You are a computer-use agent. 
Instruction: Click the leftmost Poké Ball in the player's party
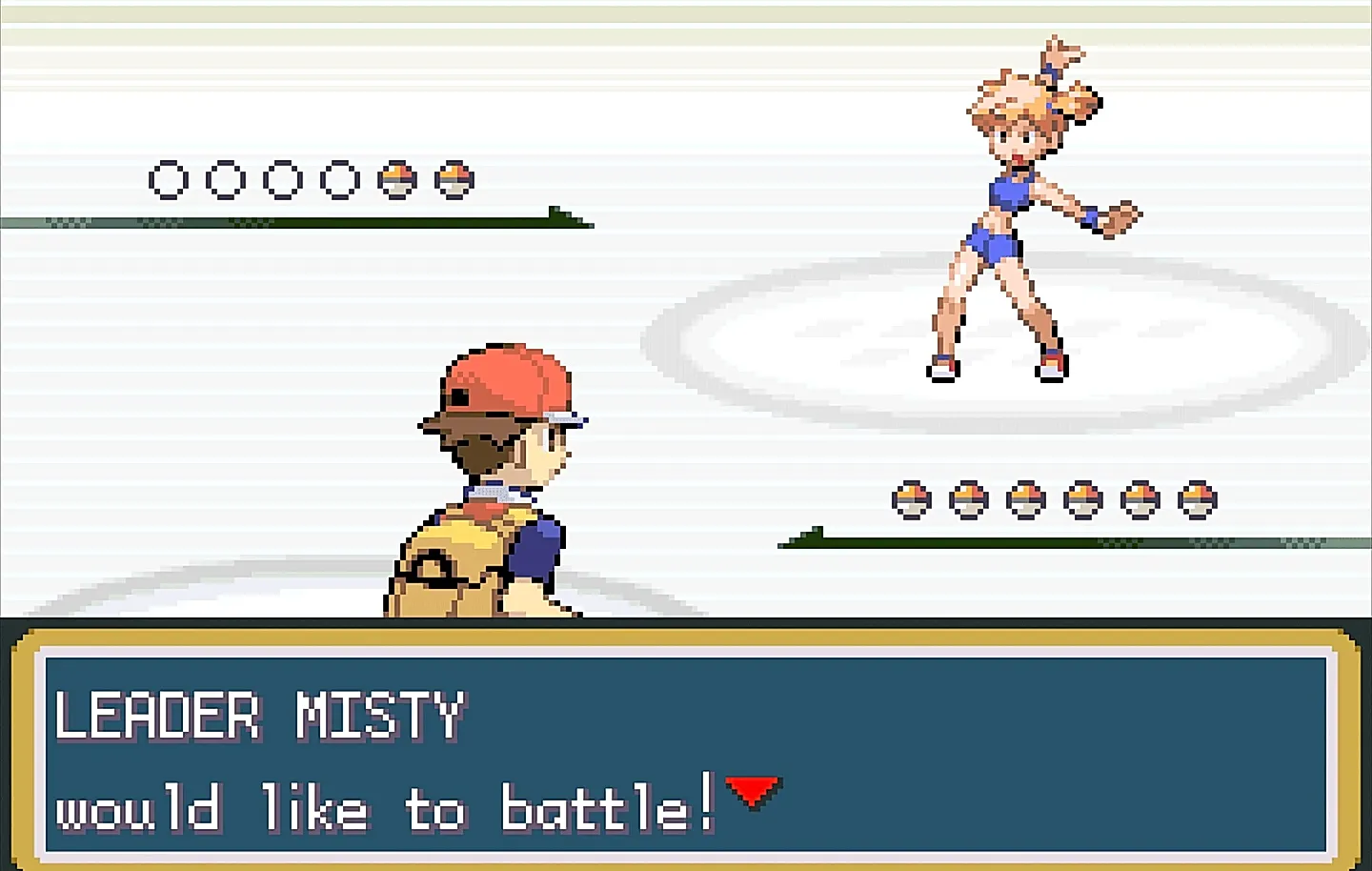click(x=912, y=496)
